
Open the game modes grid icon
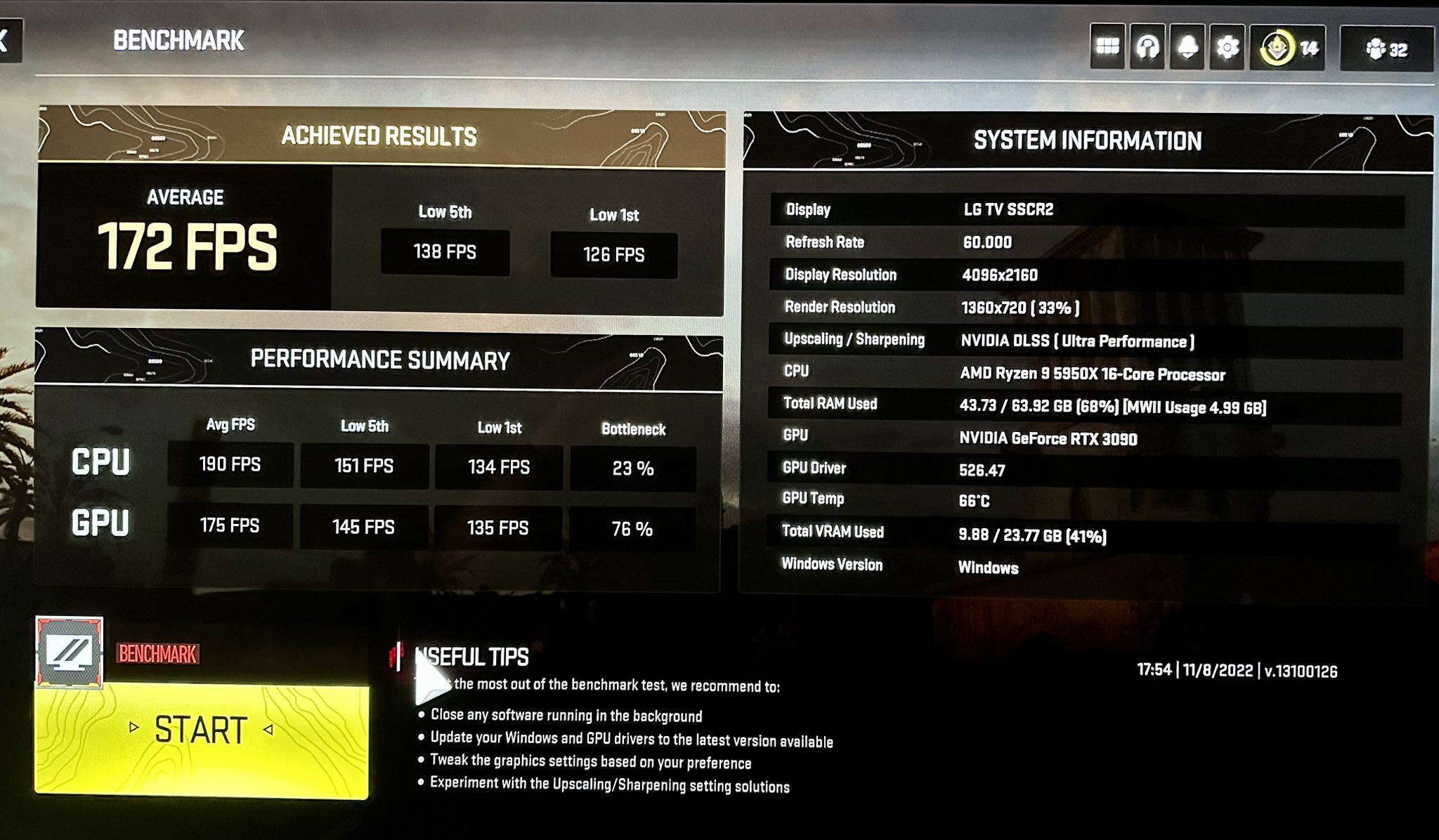click(1109, 46)
